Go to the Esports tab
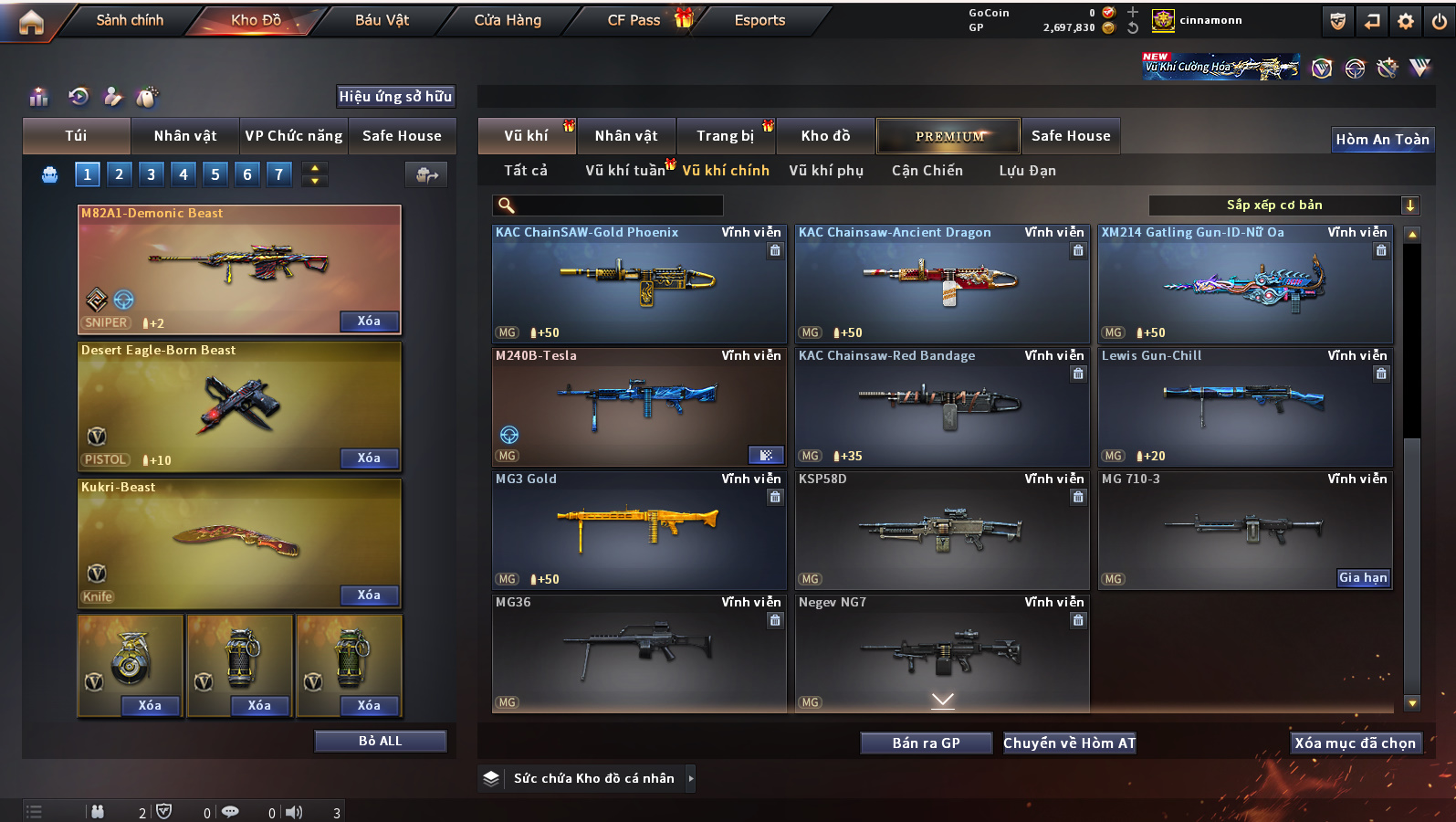Viewport: 1456px width, 822px height. (759, 20)
